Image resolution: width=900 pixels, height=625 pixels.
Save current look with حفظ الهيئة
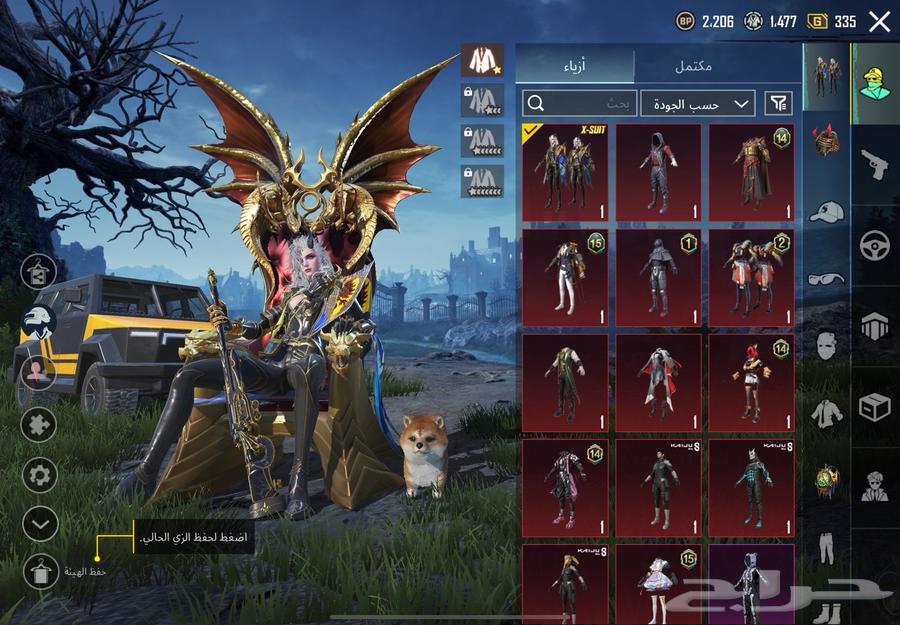[38, 571]
